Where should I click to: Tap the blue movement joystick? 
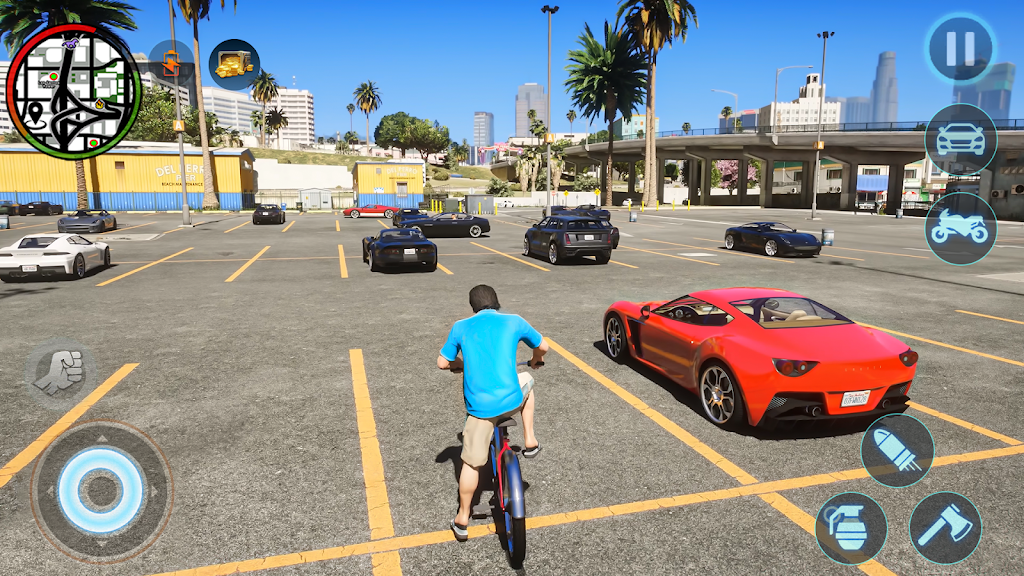click(100, 491)
